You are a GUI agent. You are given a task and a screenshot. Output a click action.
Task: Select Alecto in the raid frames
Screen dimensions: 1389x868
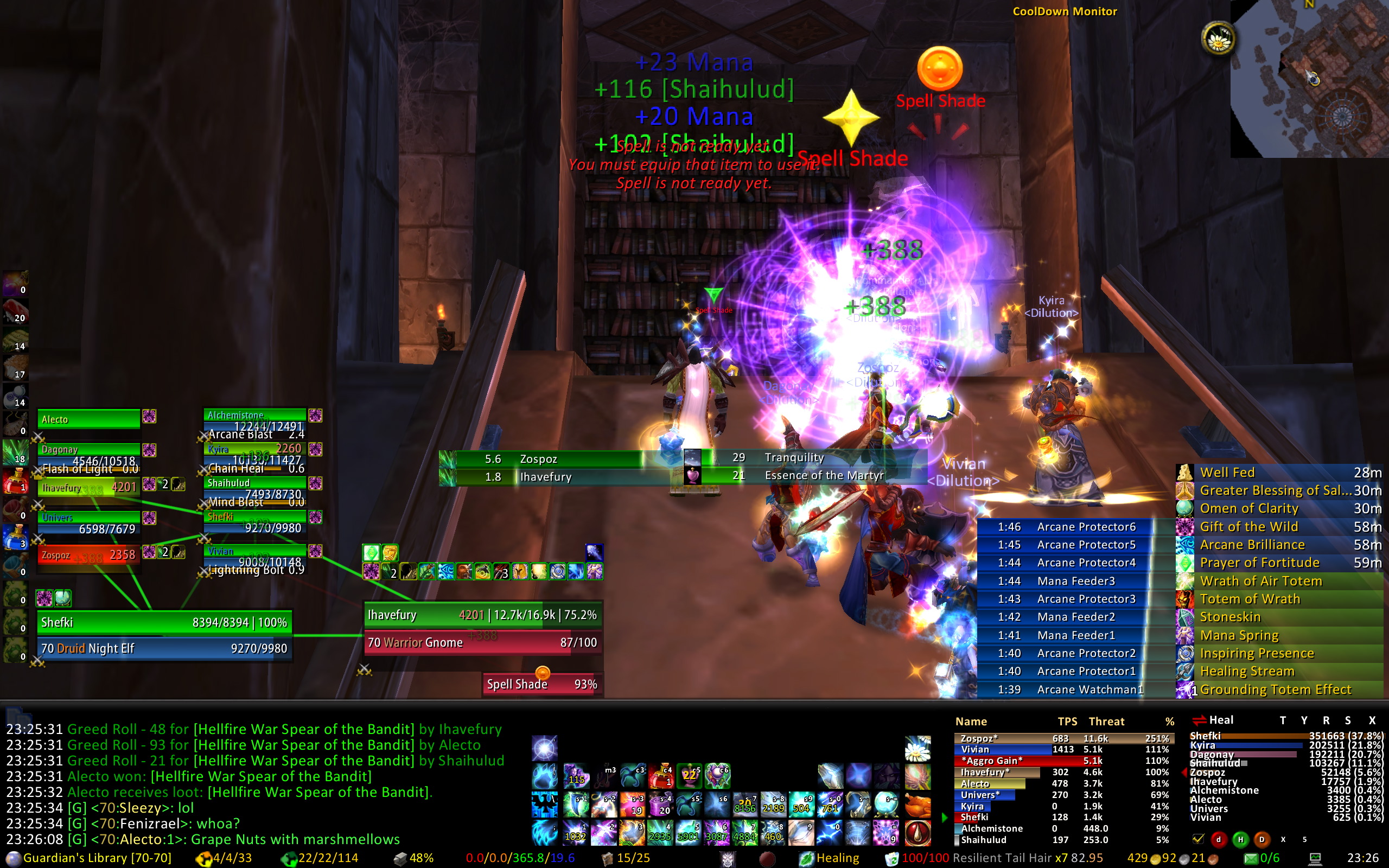pyautogui.click(x=88, y=419)
